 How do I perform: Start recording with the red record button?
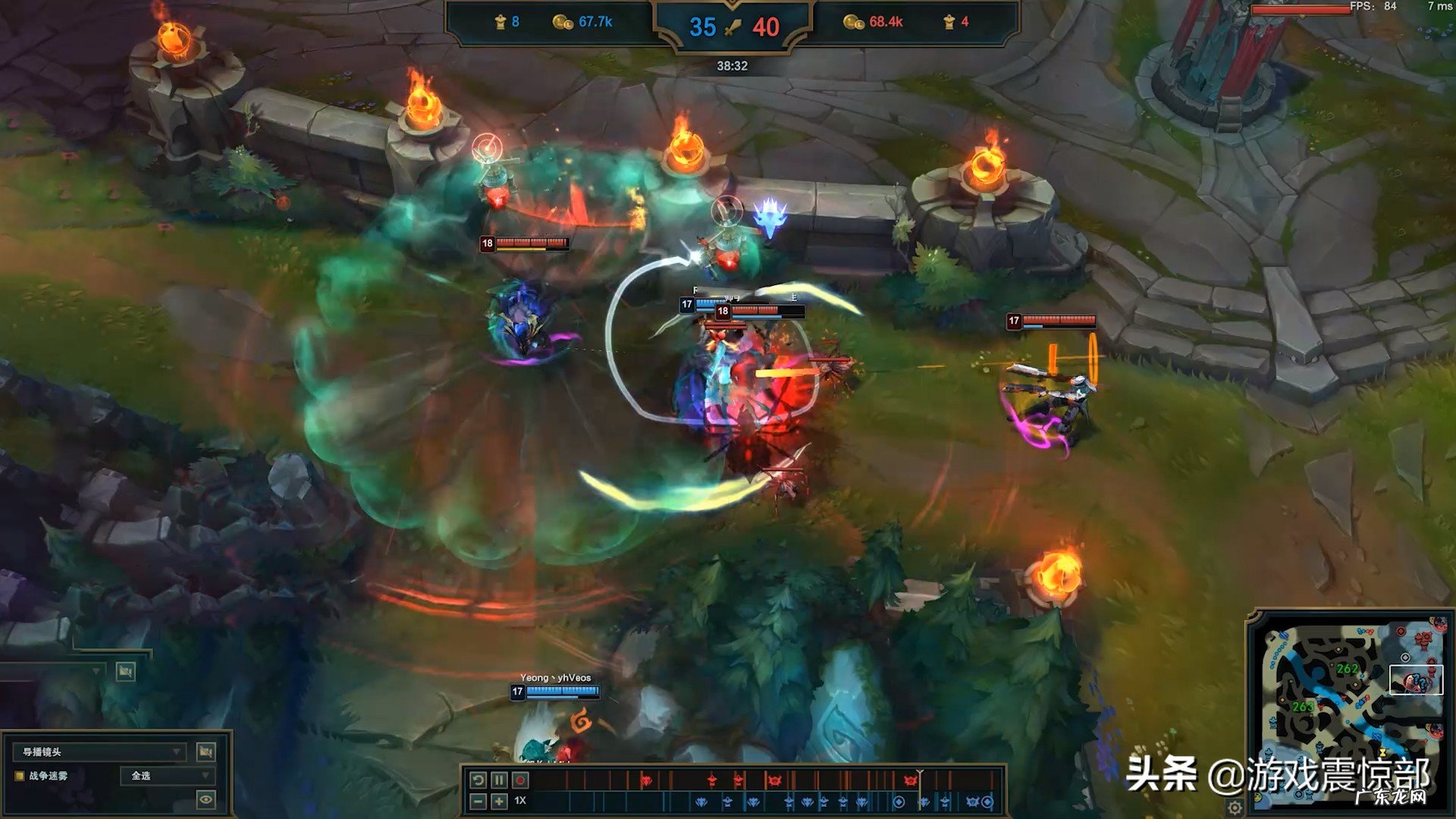[x=520, y=780]
